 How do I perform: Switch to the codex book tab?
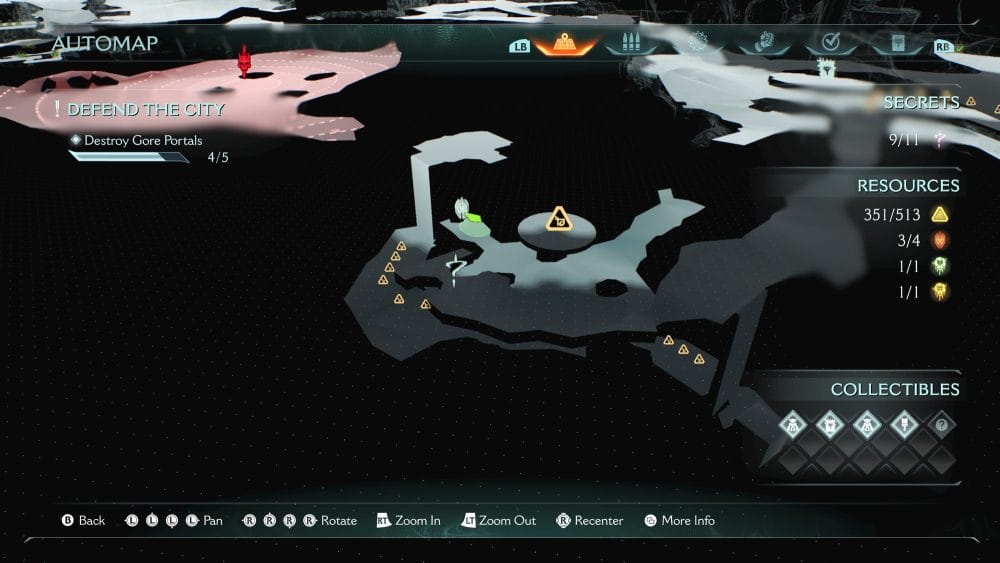click(x=896, y=45)
